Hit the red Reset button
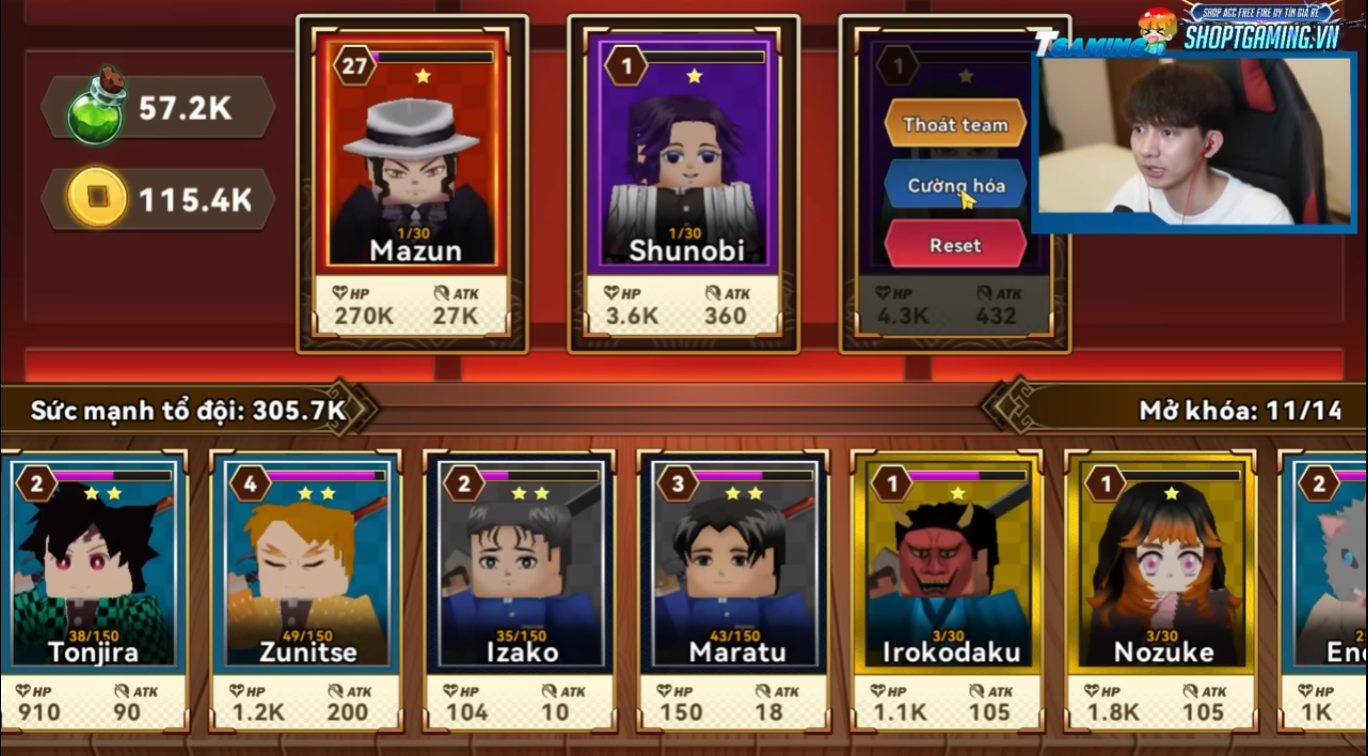This screenshot has height=756, width=1368. 955,245
